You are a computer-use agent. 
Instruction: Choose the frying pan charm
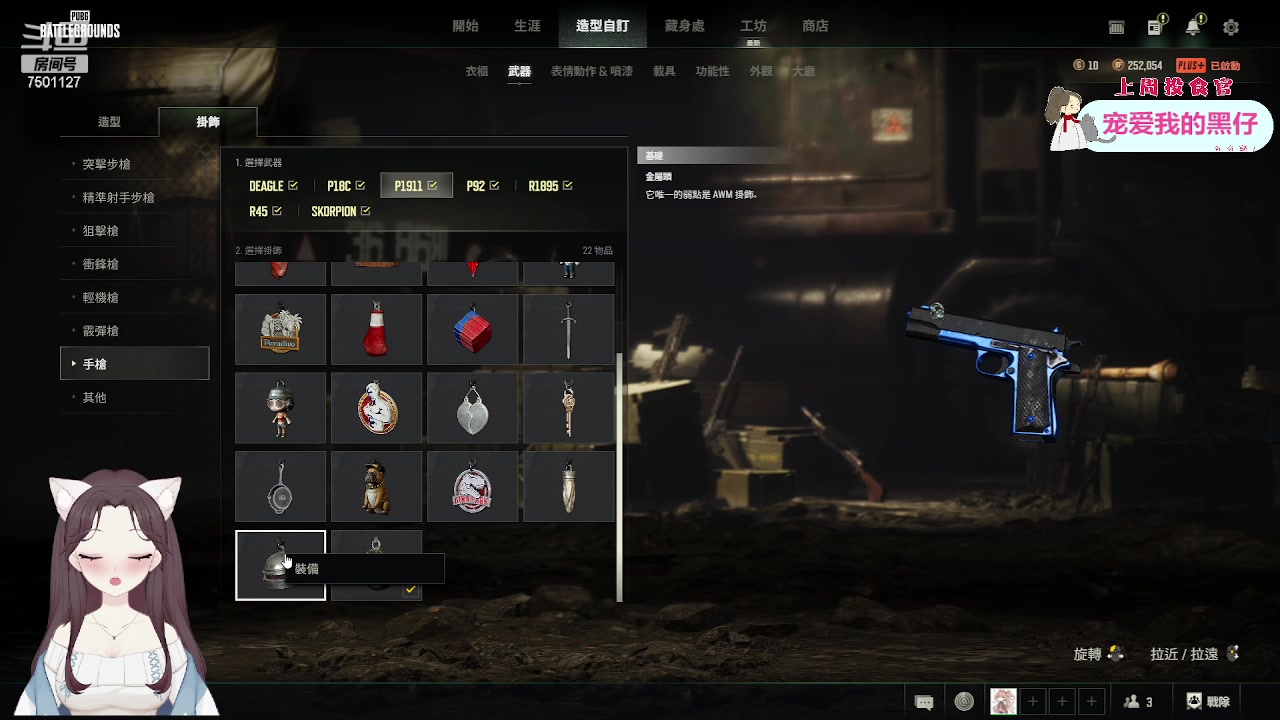(x=280, y=486)
